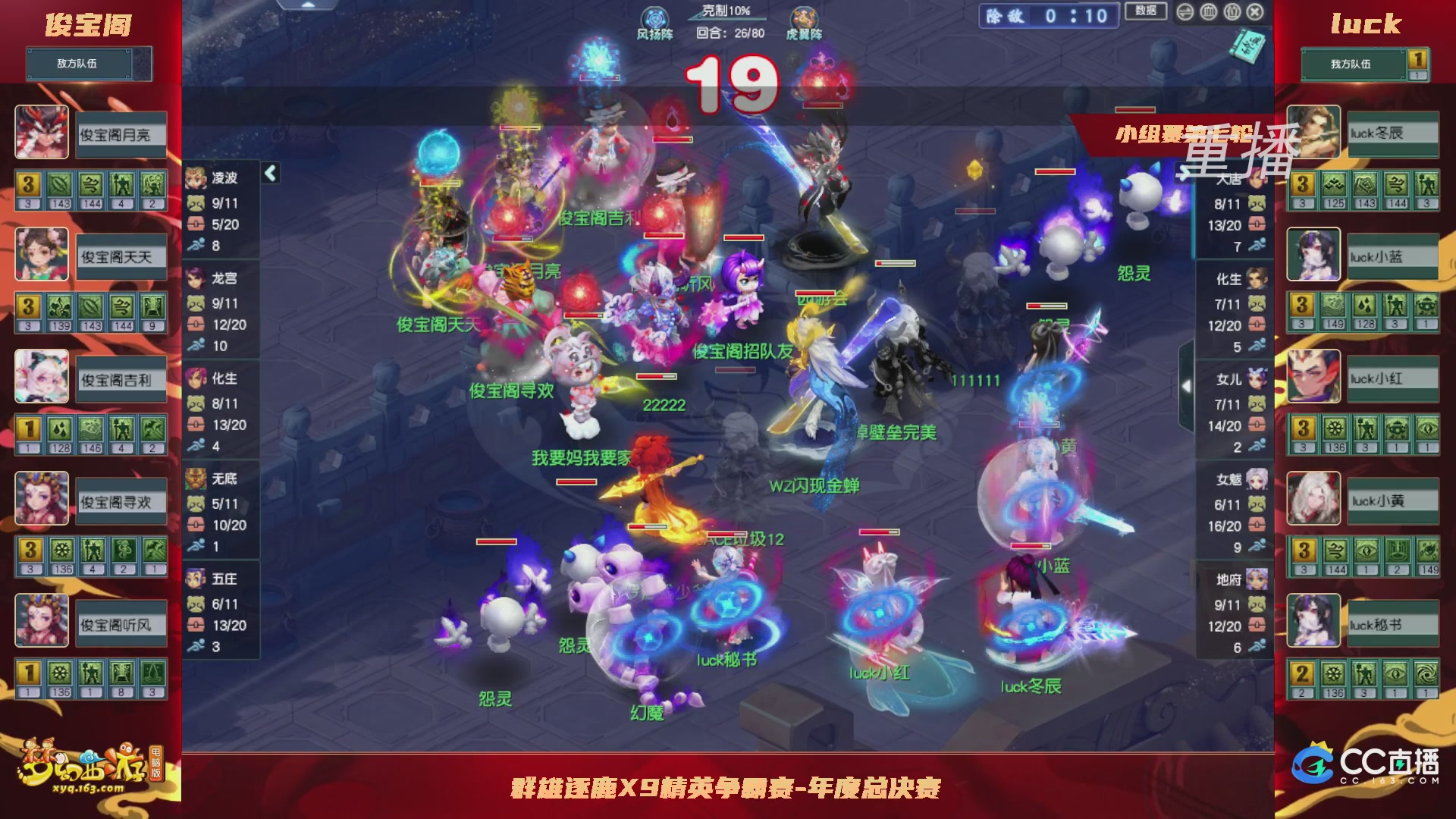Open the teal battle manual book icon
Screen dimensions: 1456x819
(x=1247, y=47)
